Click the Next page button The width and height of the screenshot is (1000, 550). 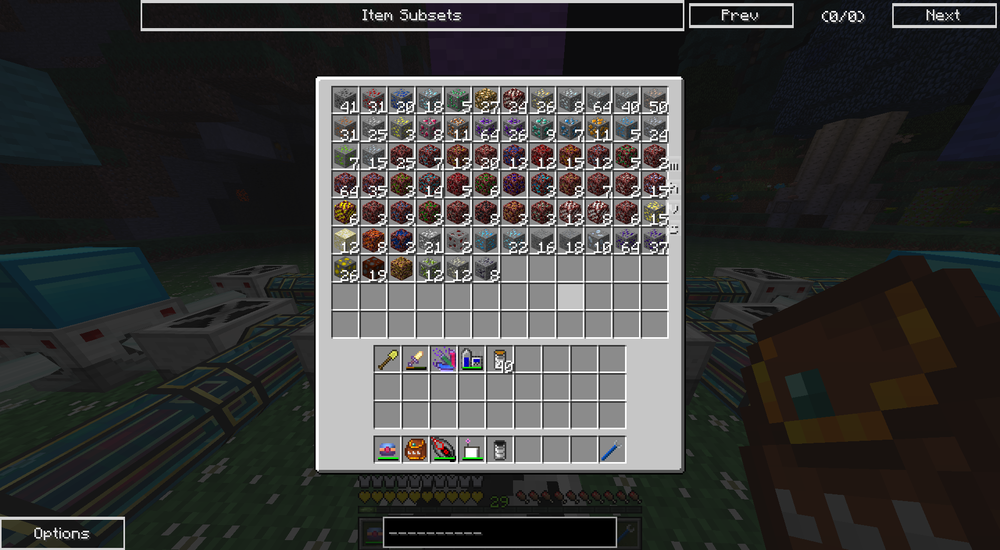pos(942,15)
